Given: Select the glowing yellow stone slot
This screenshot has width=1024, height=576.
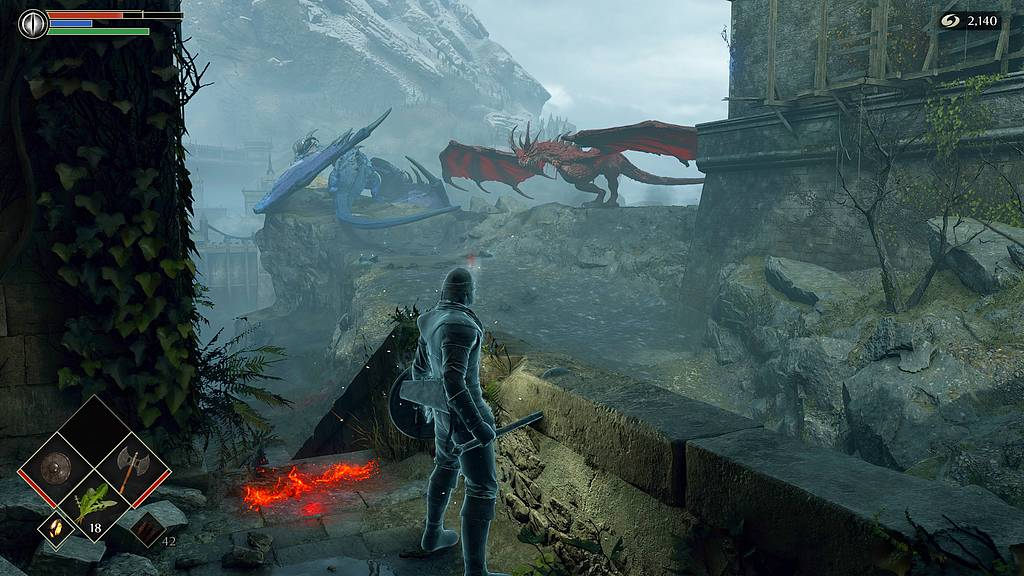Looking at the screenshot, I should tap(54, 528).
